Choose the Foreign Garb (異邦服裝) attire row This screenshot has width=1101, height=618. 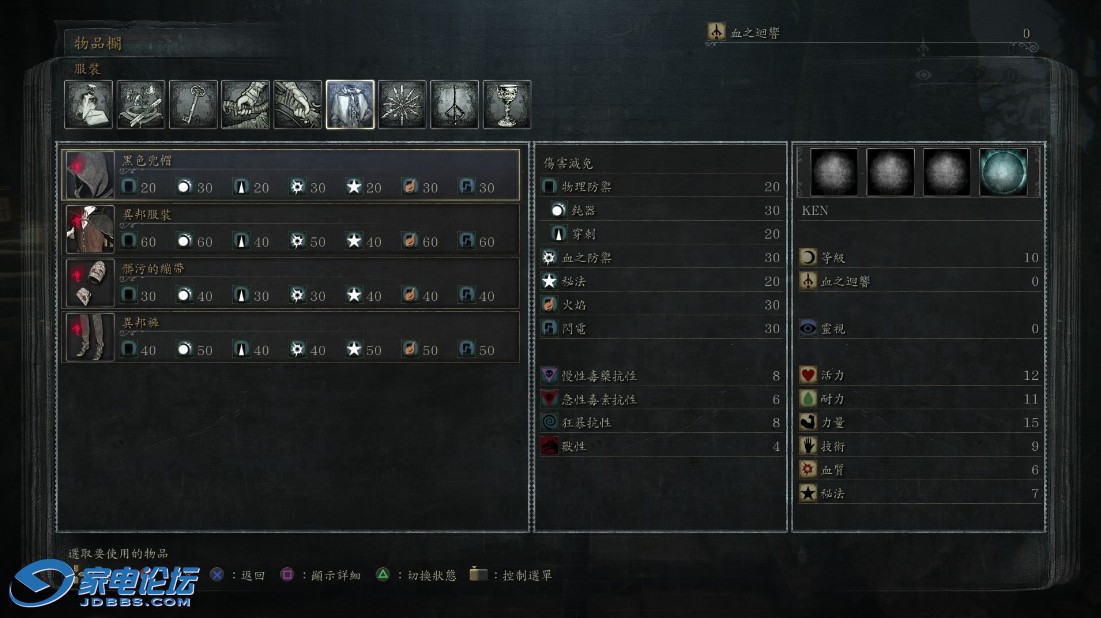click(x=292, y=229)
